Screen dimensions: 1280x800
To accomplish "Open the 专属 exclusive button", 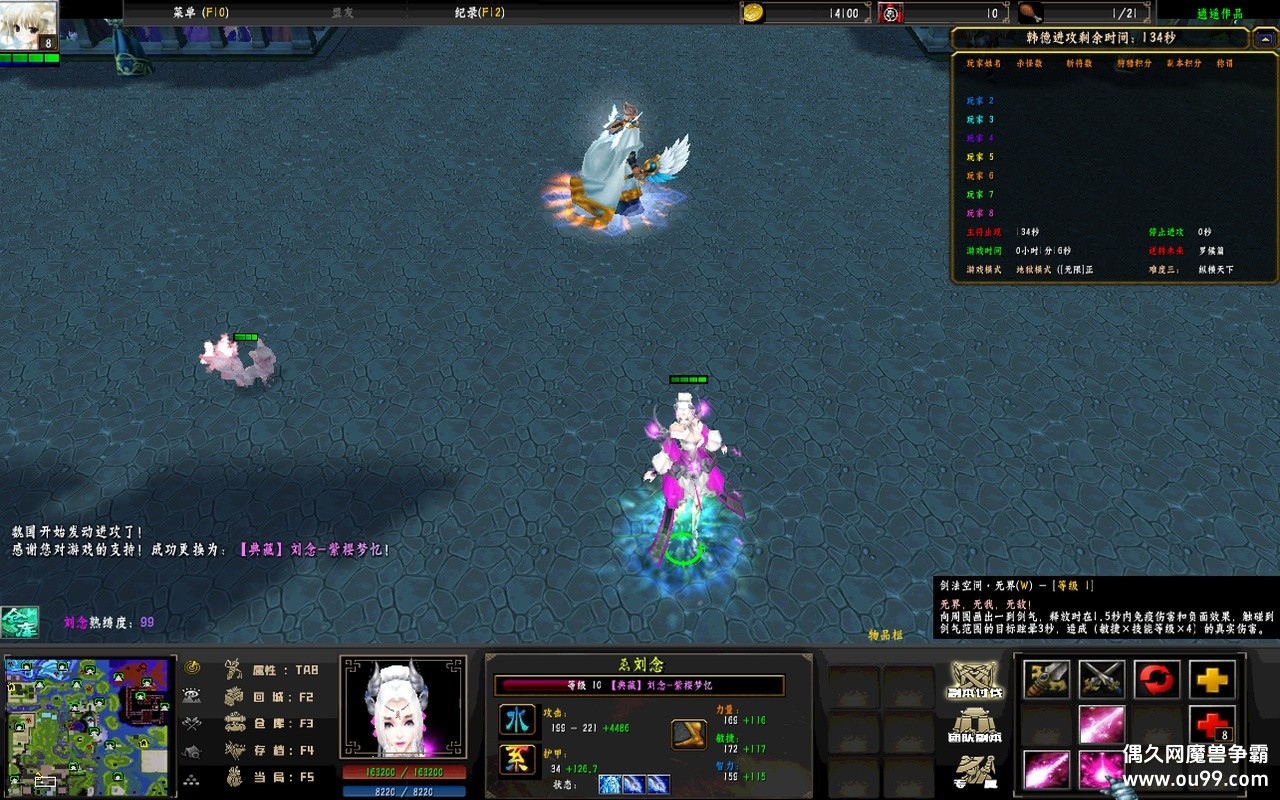I will coord(975,772).
